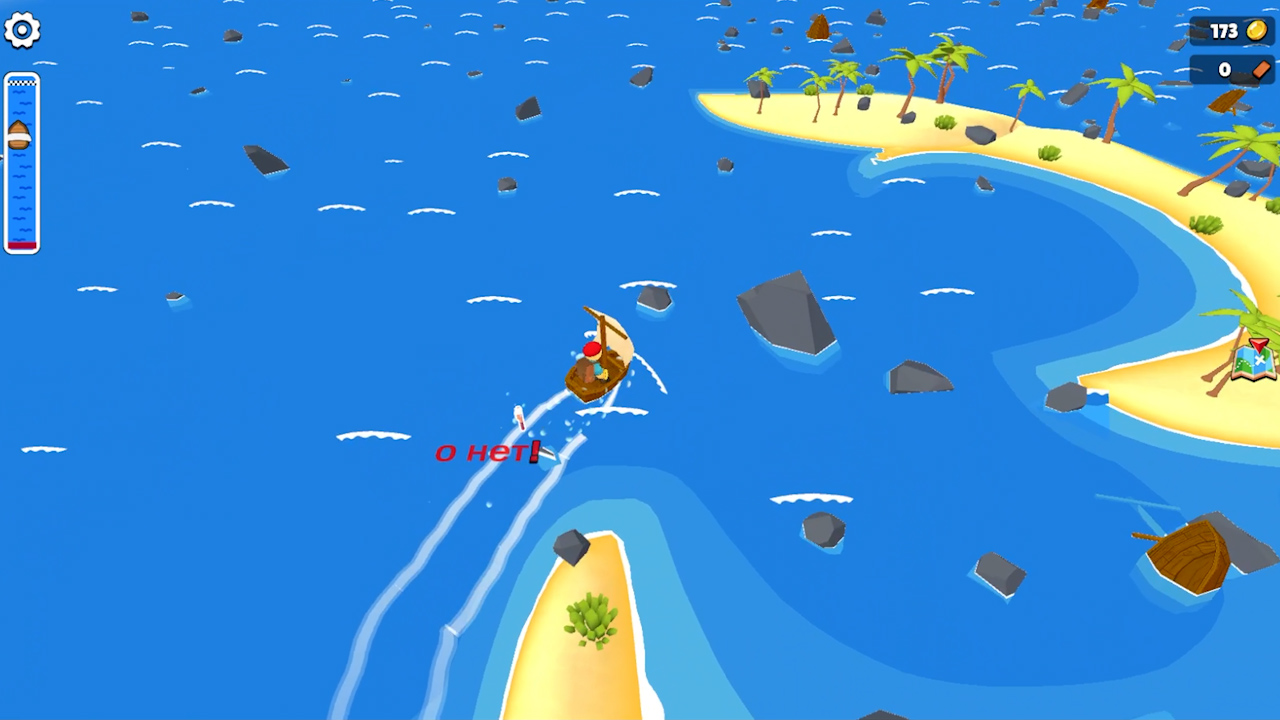The image size is (1280, 720).
Task: Click the rock on the lower beach
Action: [x=570, y=548]
